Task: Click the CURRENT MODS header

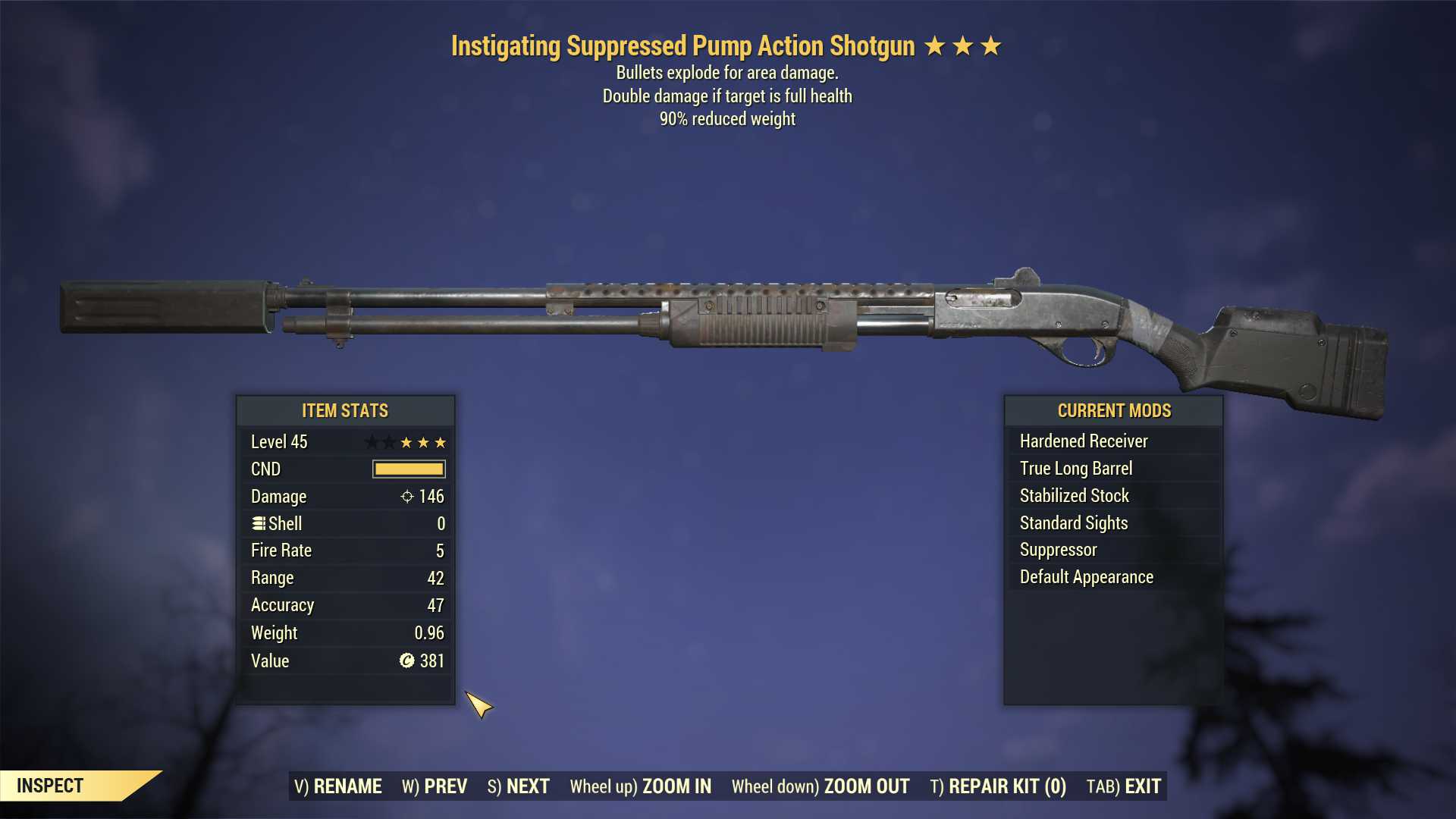Action: click(1114, 410)
